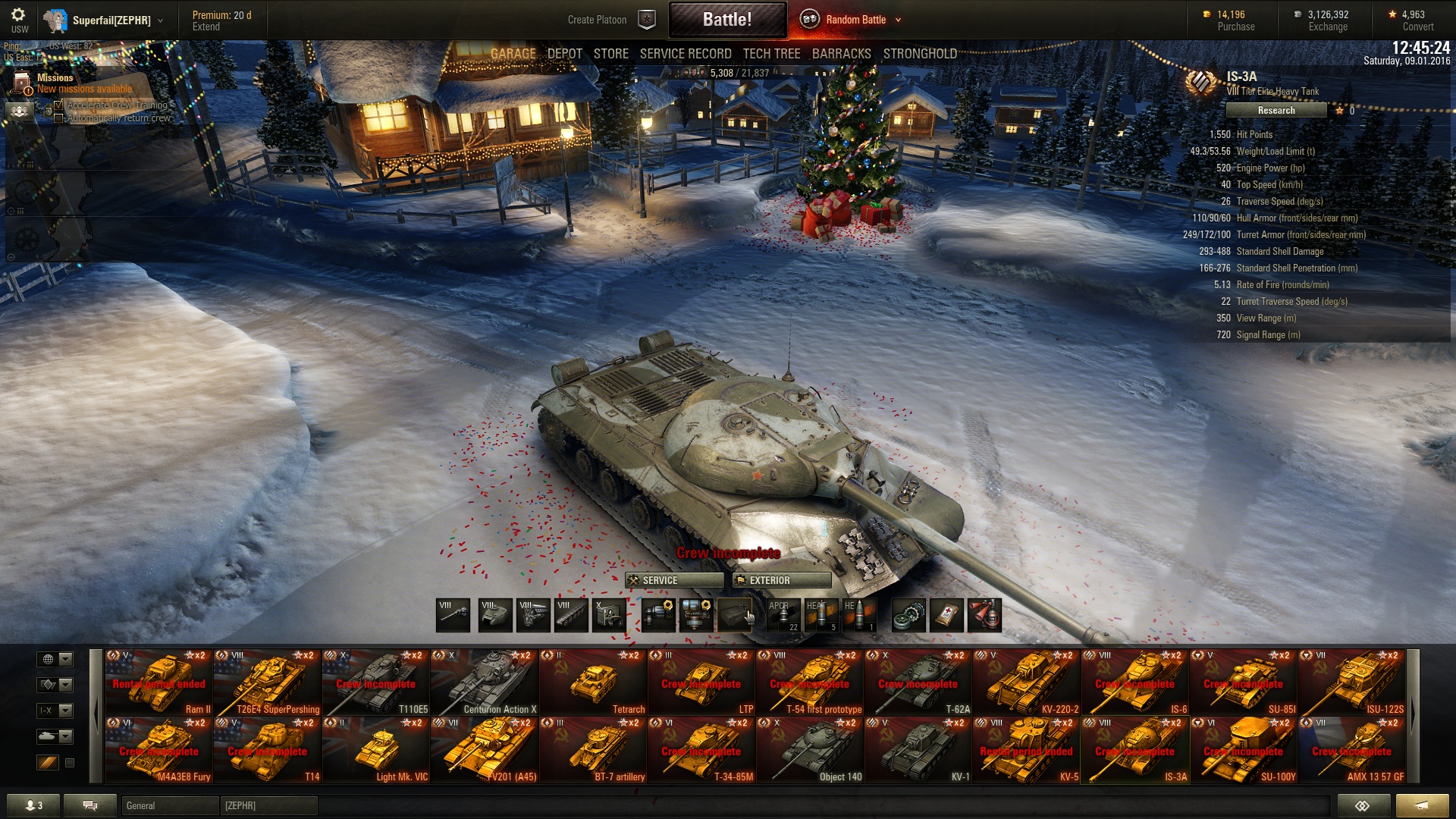Image resolution: width=1456 pixels, height=819 pixels.
Task: Select the T26E4 SuperPershing tank
Action: click(267, 682)
